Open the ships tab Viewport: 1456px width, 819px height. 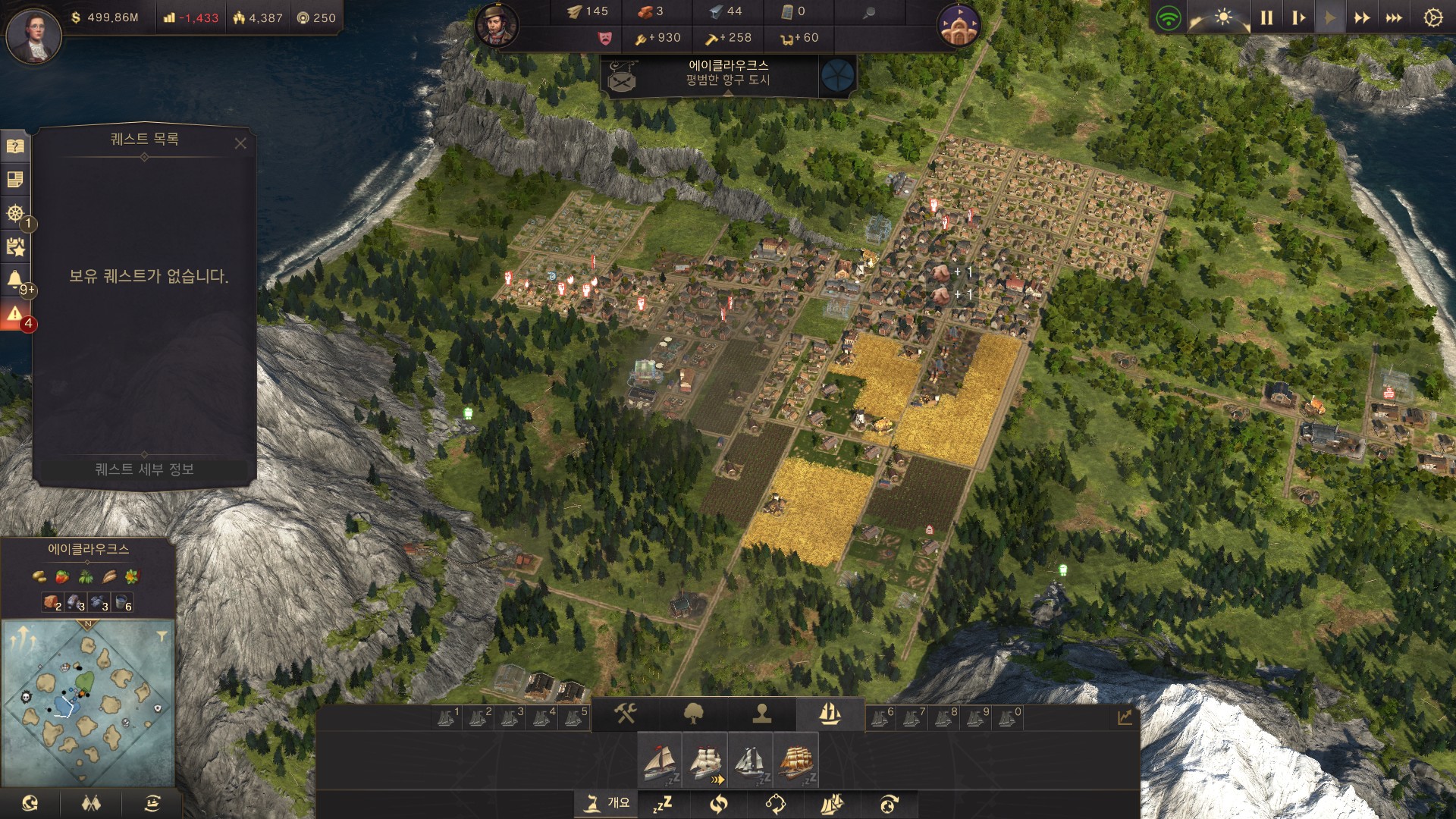tap(830, 714)
